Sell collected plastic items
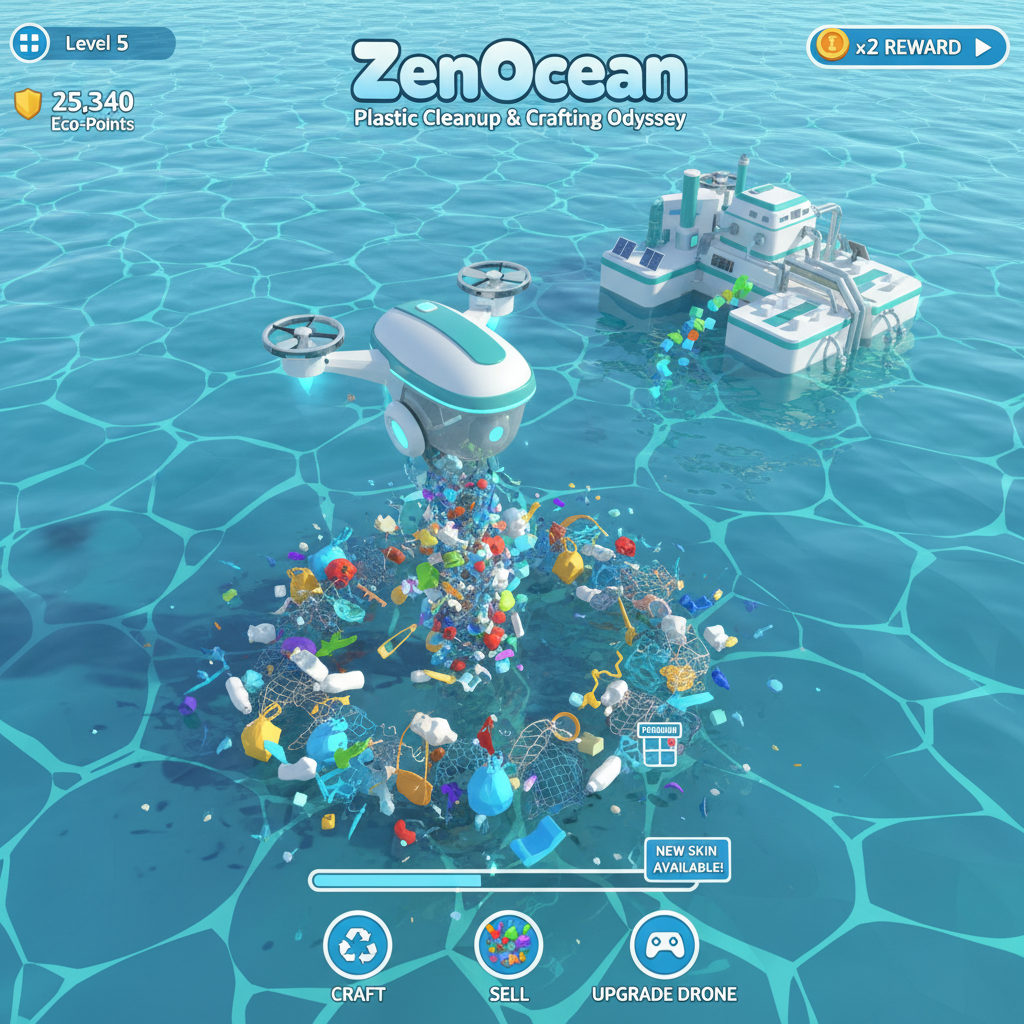The width and height of the screenshot is (1024, 1024). point(508,945)
